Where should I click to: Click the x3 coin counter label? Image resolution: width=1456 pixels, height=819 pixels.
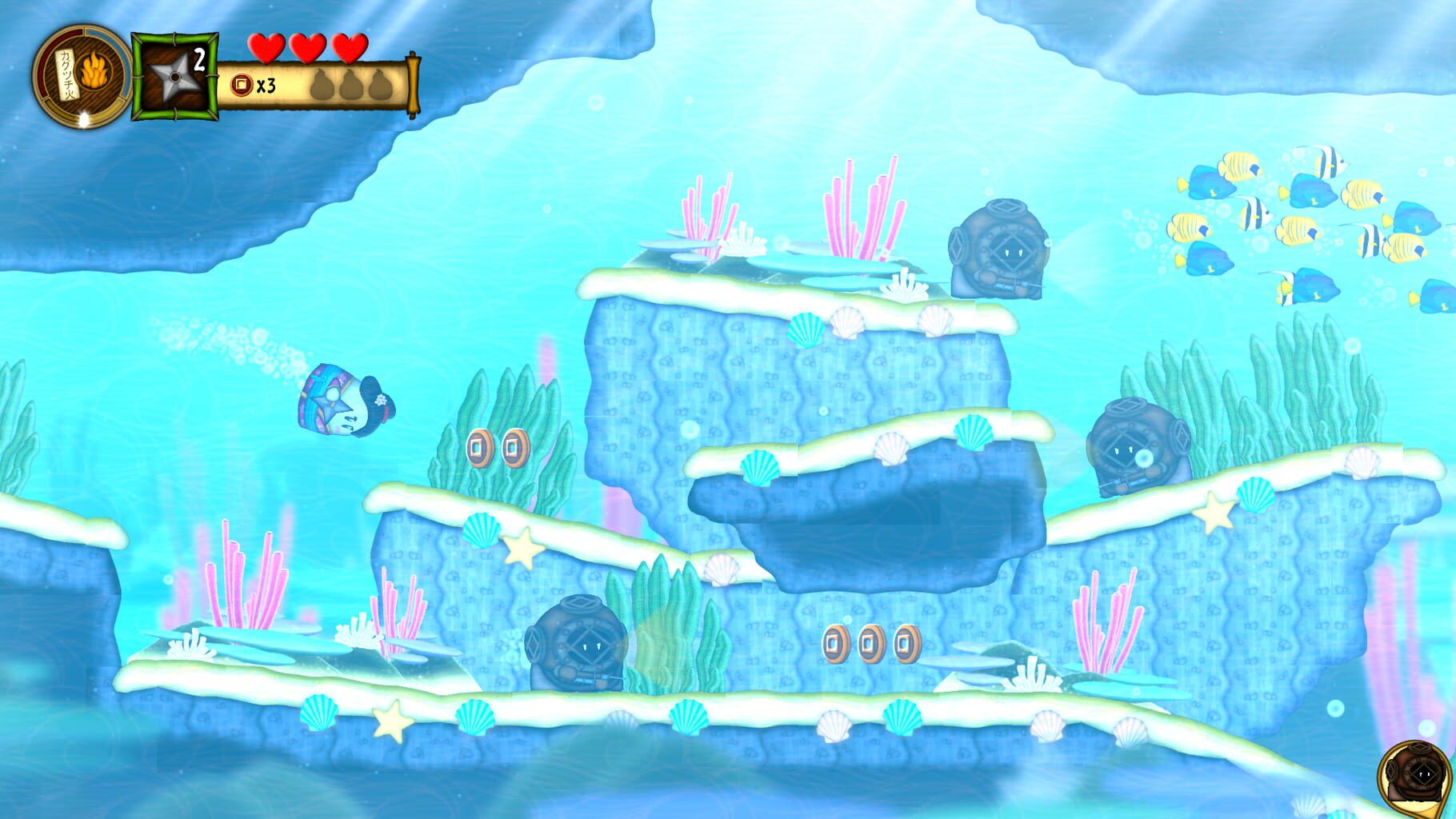pos(266,86)
